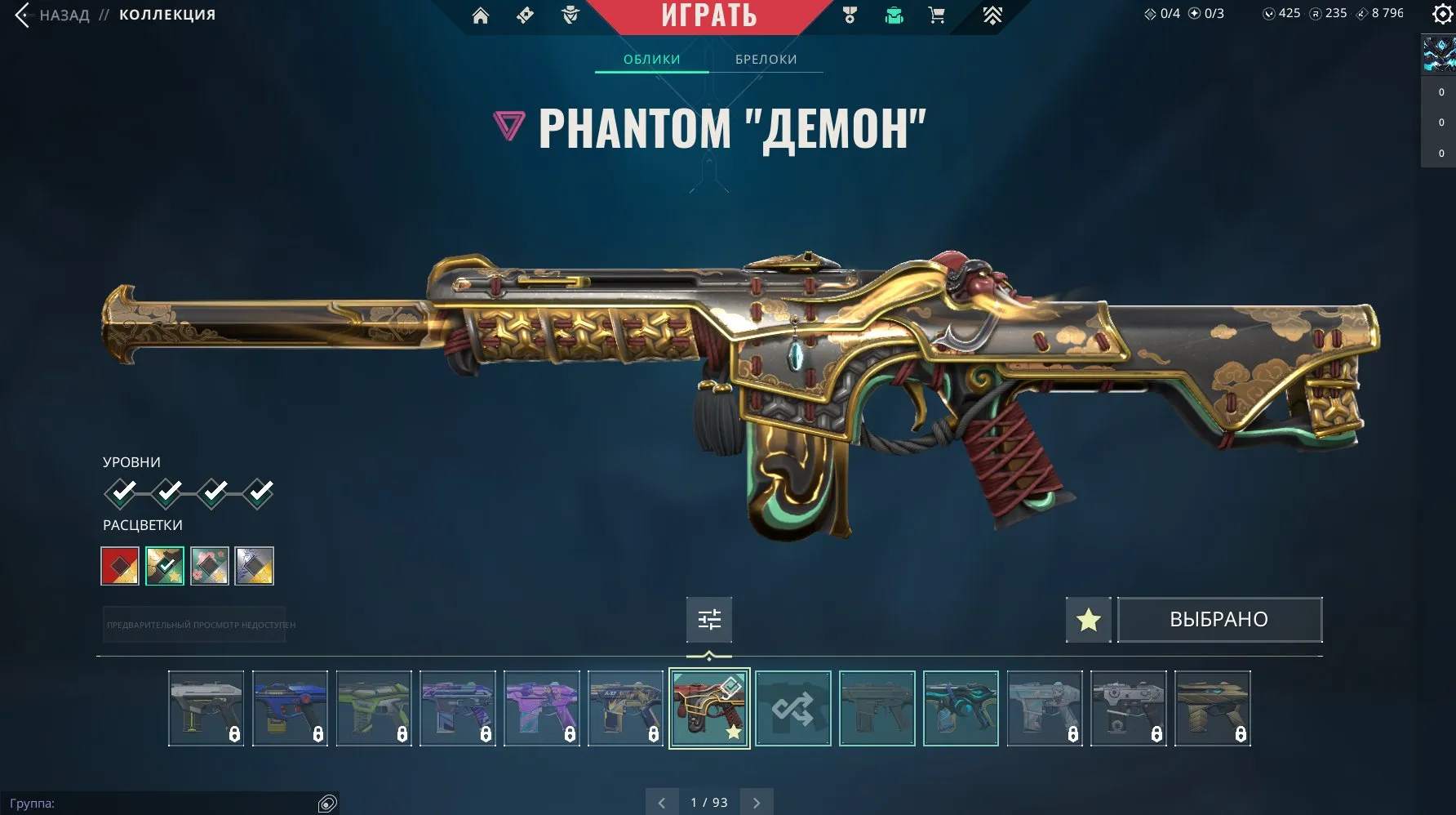Expand the panel under the equalizer icon
Image resolution: width=1456 pixels, height=815 pixels.
(x=709, y=653)
